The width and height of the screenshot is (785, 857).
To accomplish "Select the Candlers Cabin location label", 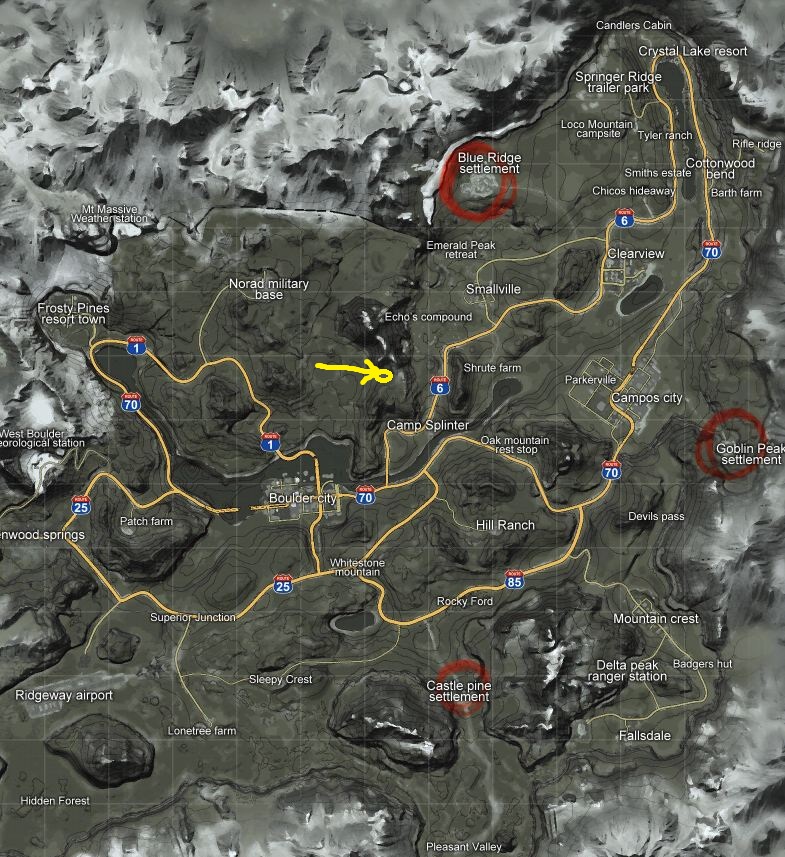I will coord(634,25).
